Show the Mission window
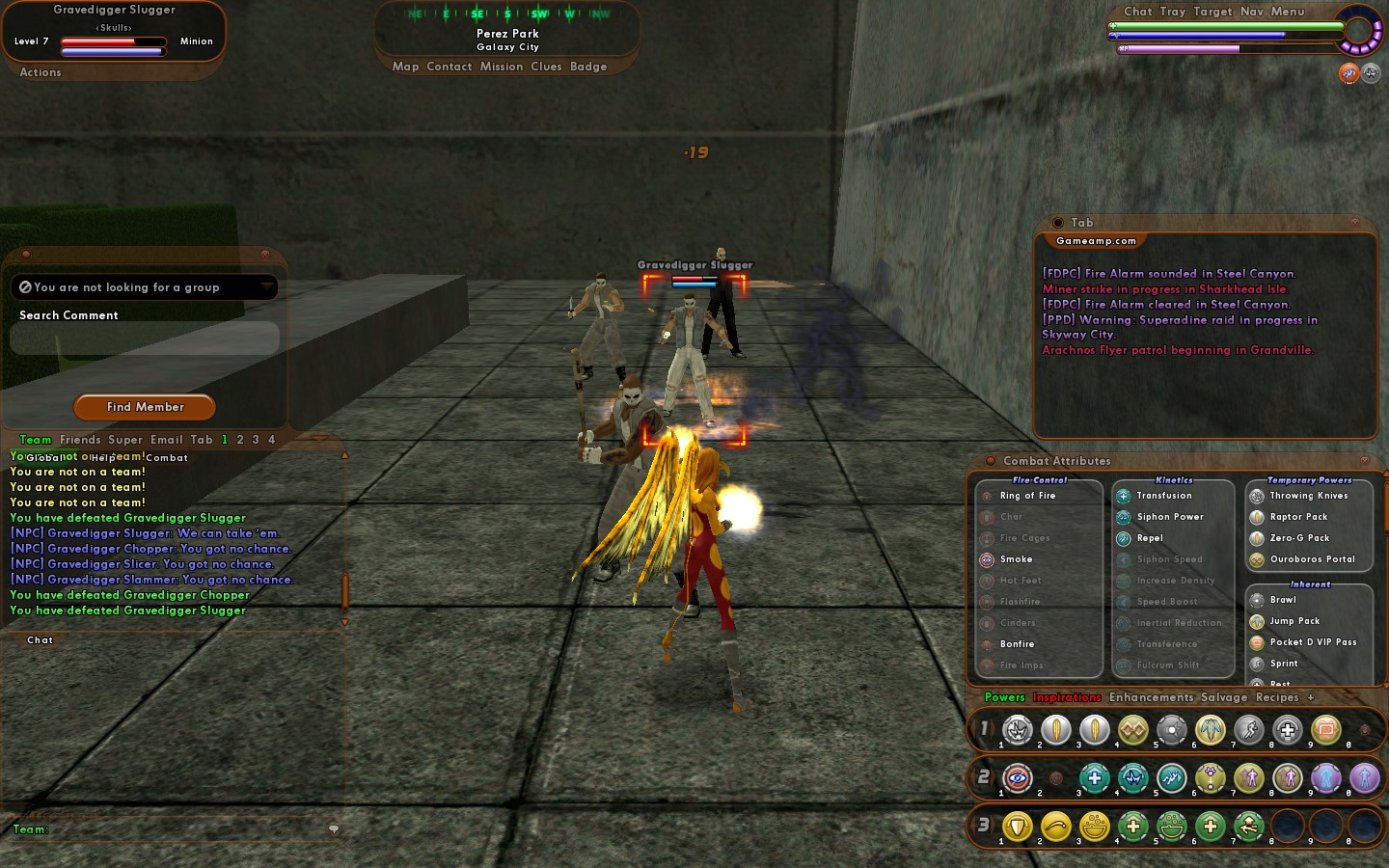Image resolution: width=1389 pixels, height=868 pixels. point(502,67)
